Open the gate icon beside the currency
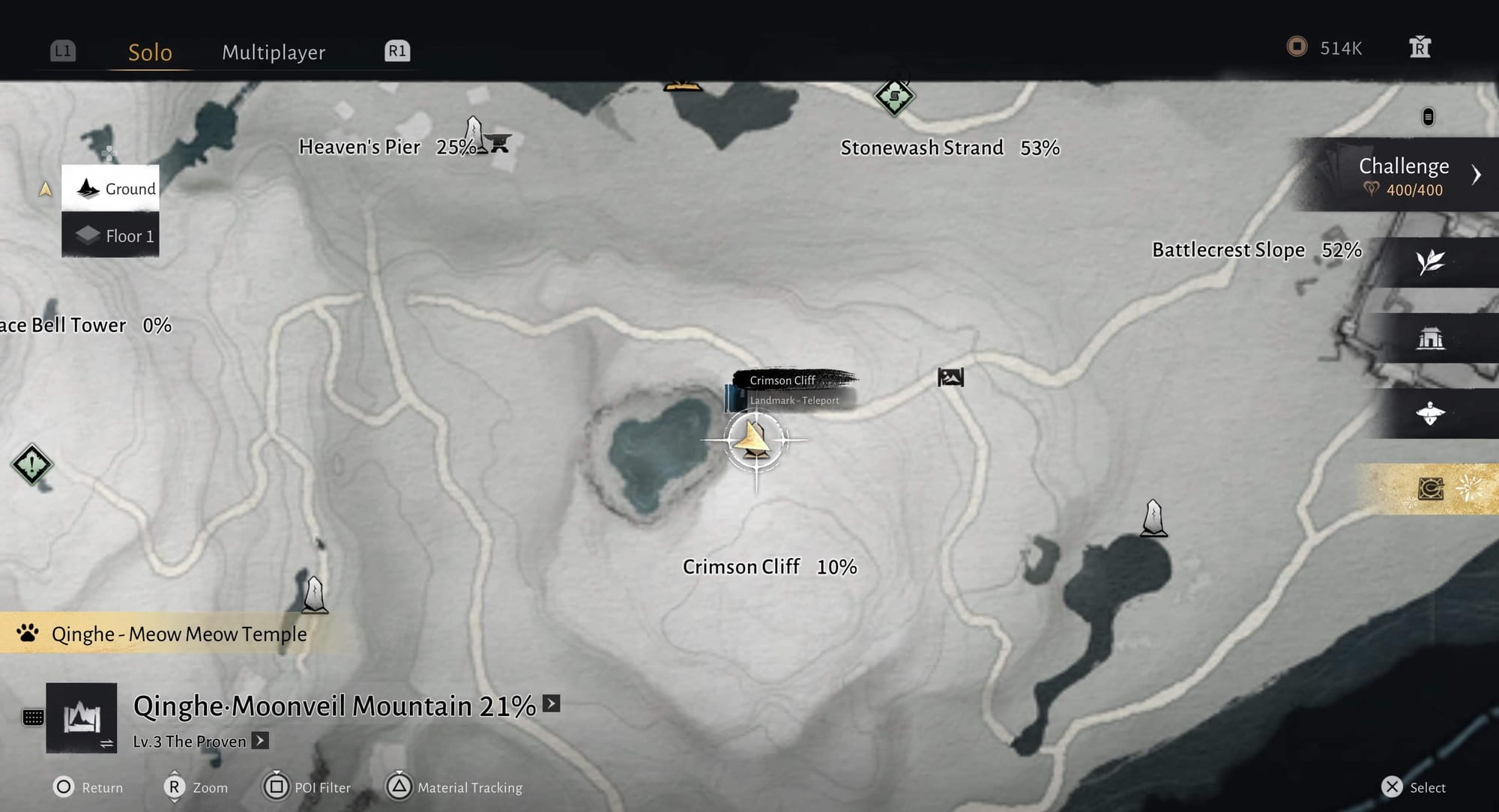The image size is (1499, 812). (x=1420, y=47)
